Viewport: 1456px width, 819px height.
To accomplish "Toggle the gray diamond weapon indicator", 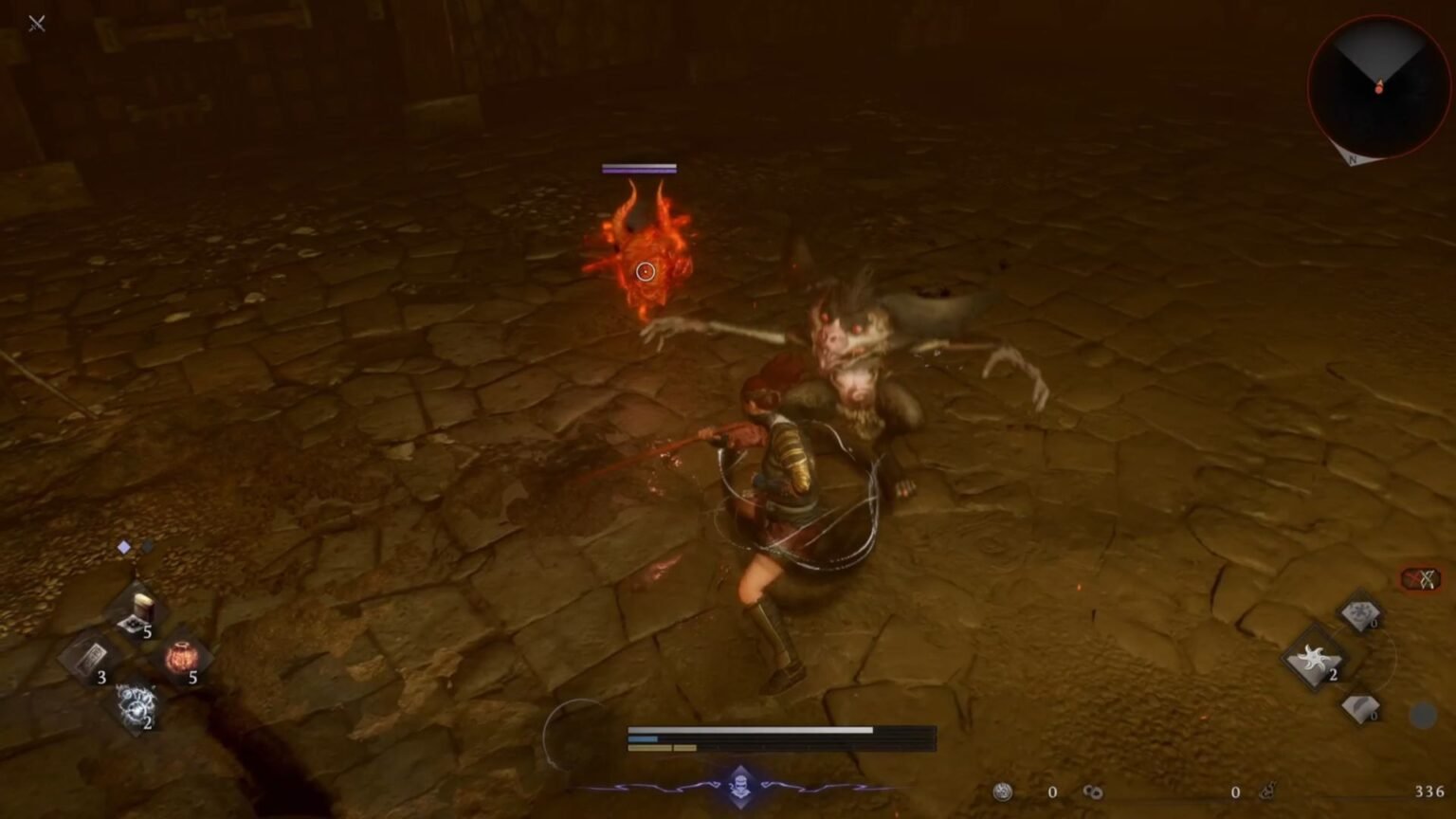I will coord(147,547).
